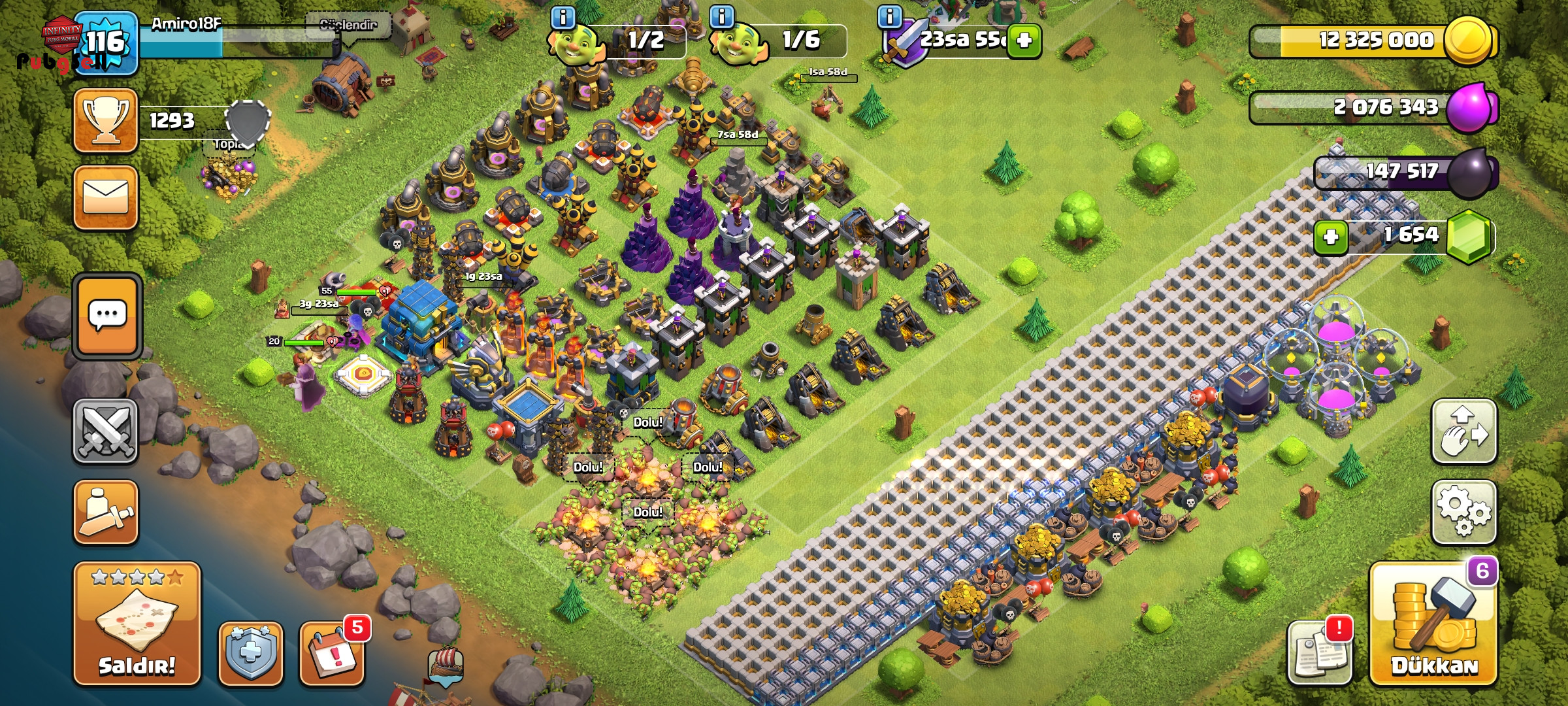This screenshot has width=1568, height=706.
Task: Open the settings gears
Action: 1463,512
